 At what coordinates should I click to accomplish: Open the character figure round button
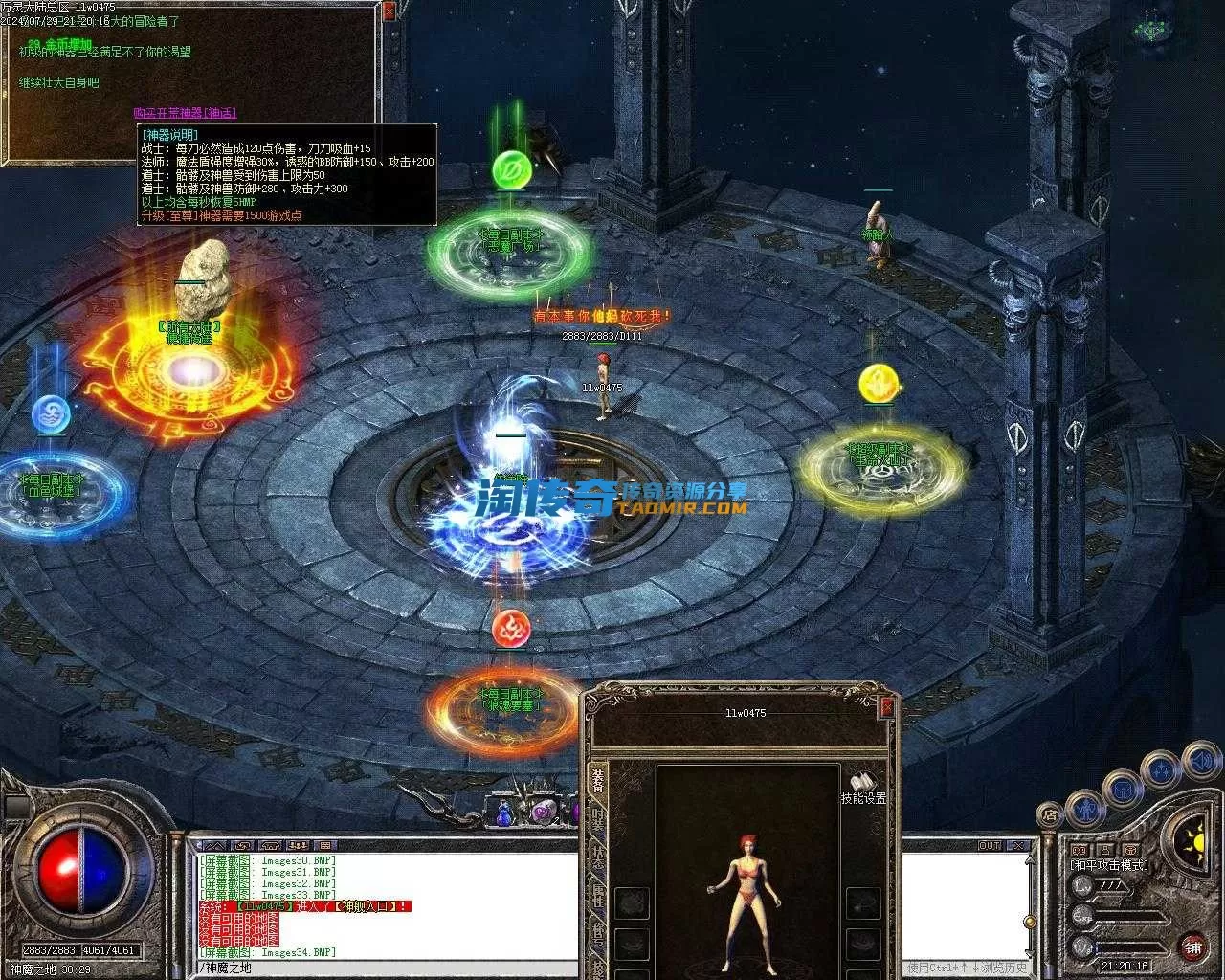pyautogui.click(x=1086, y=810)
